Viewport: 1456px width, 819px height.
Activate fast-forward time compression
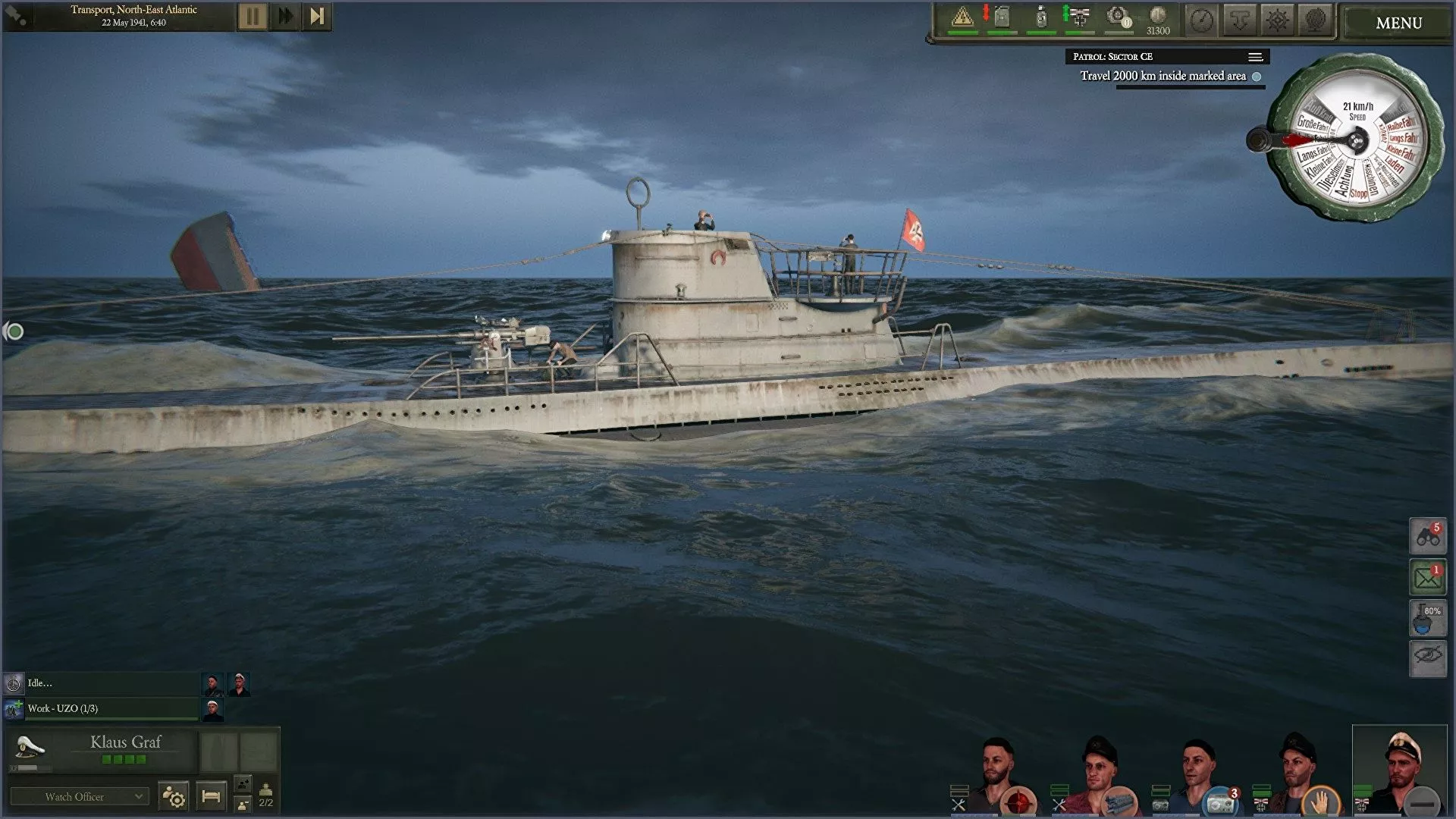(285, 17)
